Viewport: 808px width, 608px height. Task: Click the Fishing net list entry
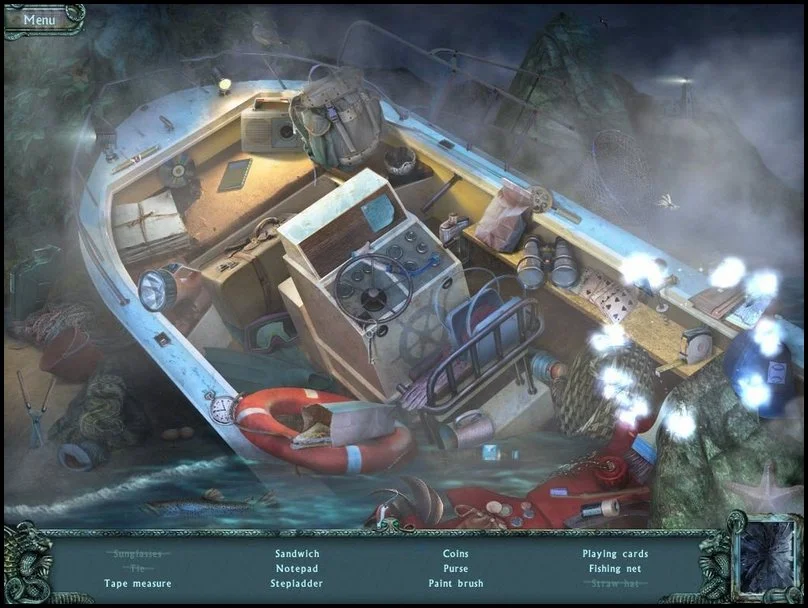[x=615, y=568]
